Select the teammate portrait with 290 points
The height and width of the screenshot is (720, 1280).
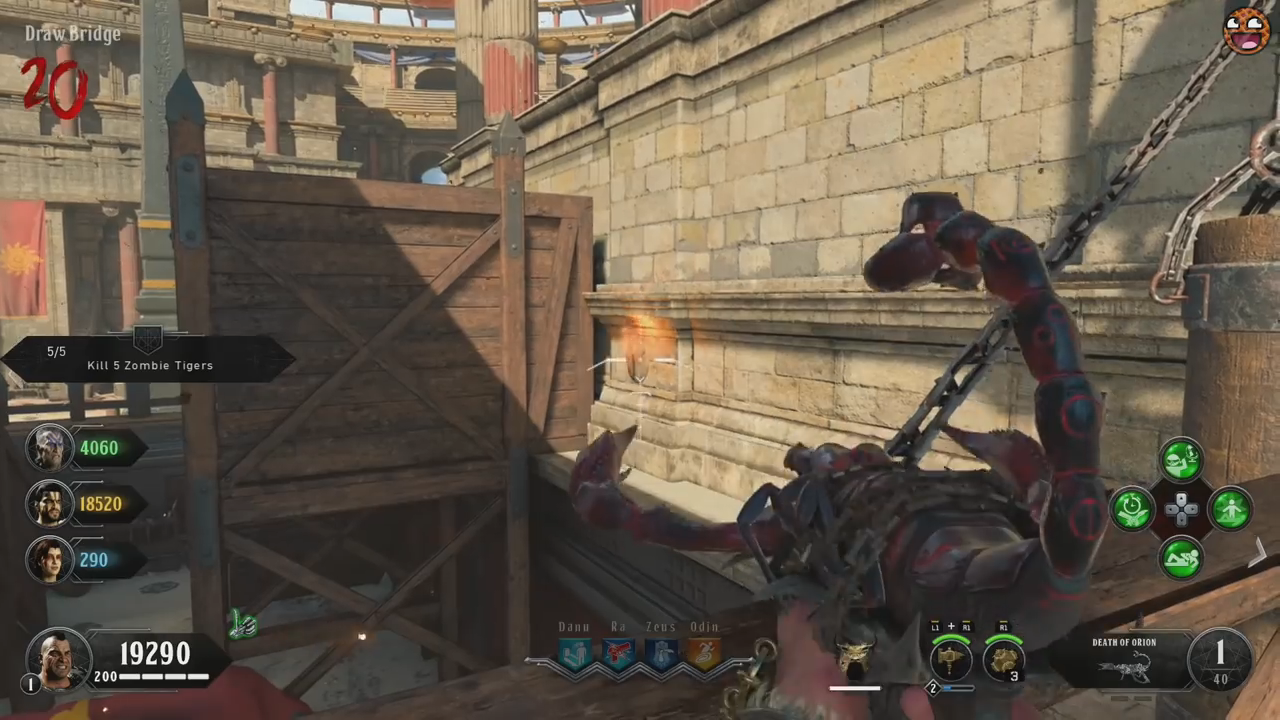pos(49,560)
